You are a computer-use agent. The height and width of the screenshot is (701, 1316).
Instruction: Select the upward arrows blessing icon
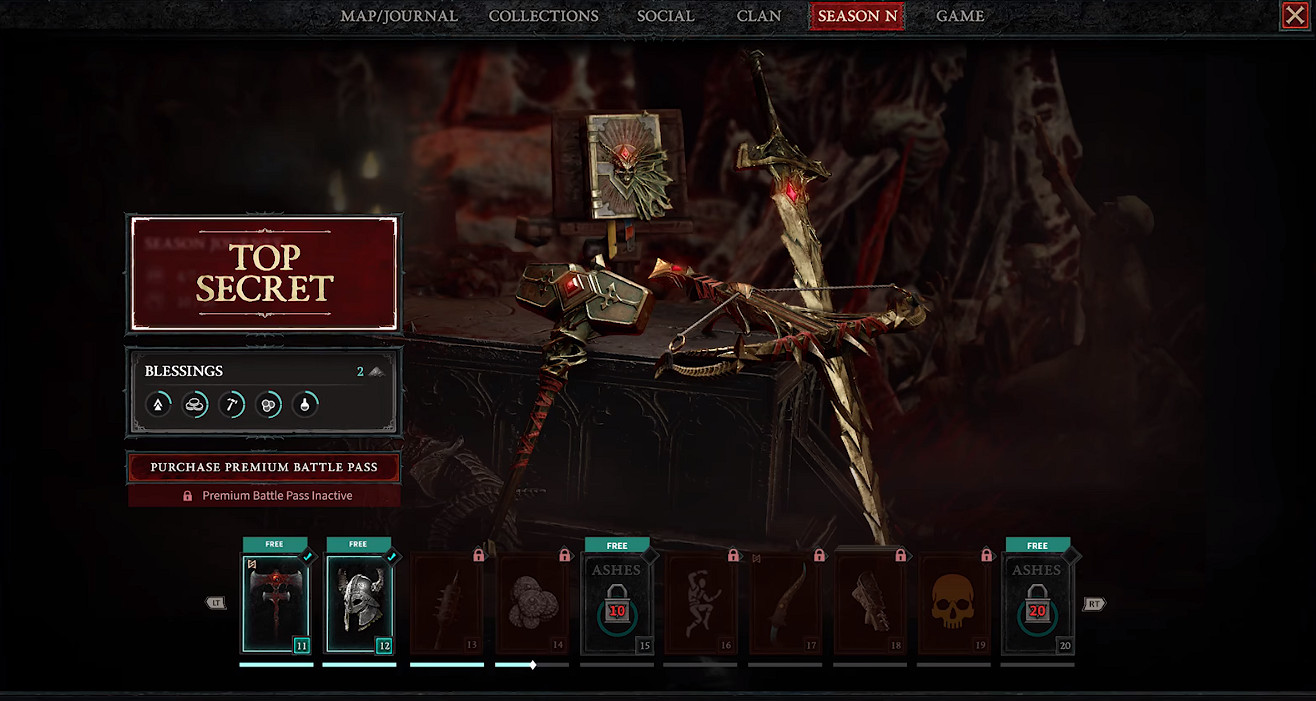tap(158, 404)
